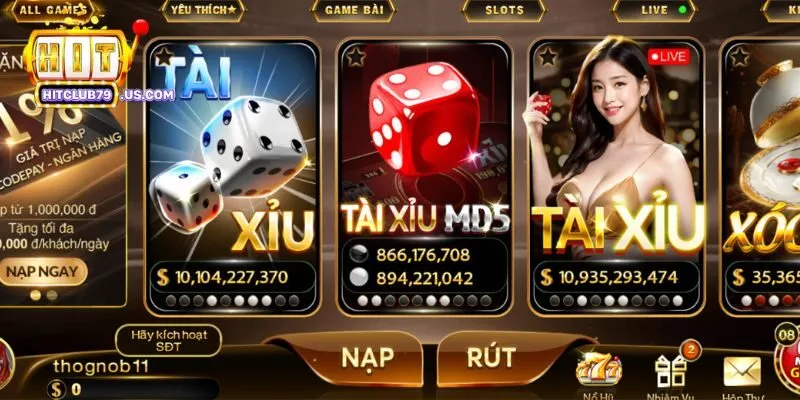800x400 pixels.
Task: Choose the live dealer Tài Xỉu game
Action: pos(615,165)
